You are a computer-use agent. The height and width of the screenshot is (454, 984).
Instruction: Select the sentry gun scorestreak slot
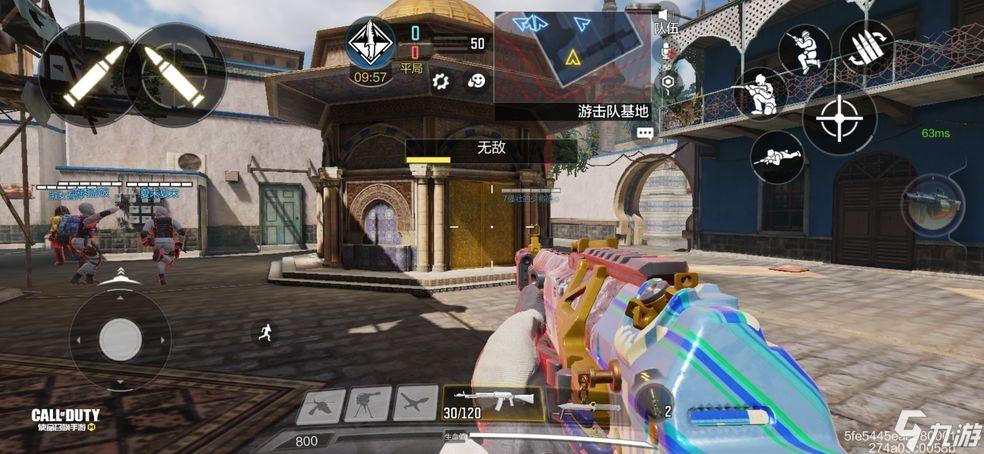pos(368,404)
